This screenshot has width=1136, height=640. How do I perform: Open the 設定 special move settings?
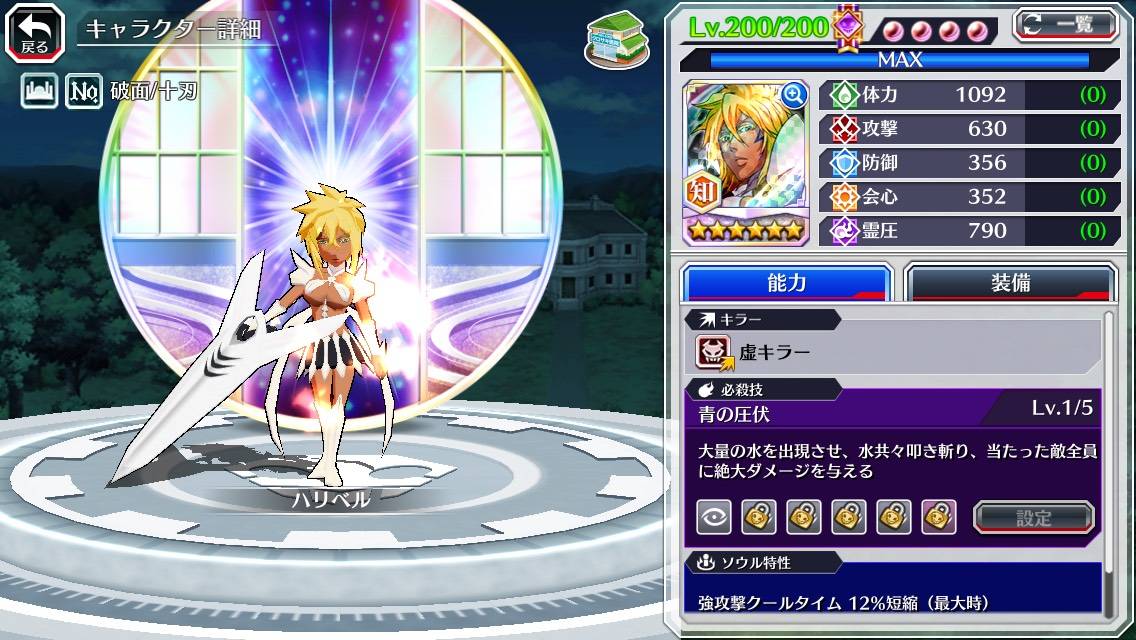tap(1034, 517)
